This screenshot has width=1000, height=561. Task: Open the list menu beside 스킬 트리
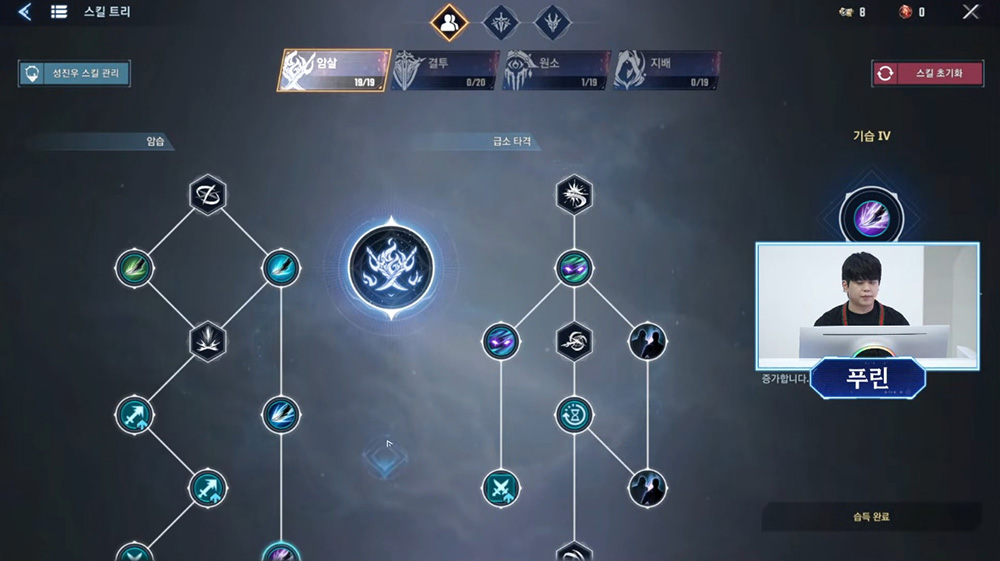click(59, 12)
